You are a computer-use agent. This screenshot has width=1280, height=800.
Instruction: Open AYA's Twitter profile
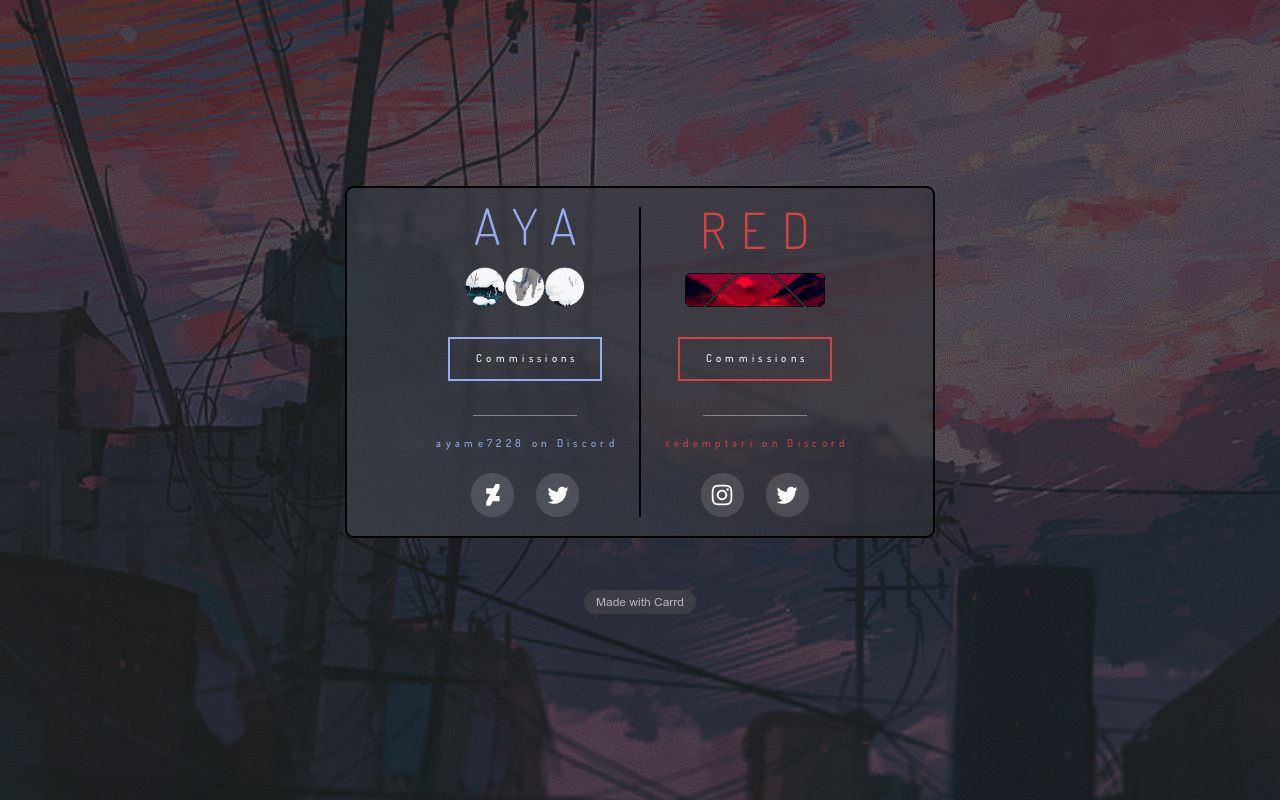[x=557, y=495]
